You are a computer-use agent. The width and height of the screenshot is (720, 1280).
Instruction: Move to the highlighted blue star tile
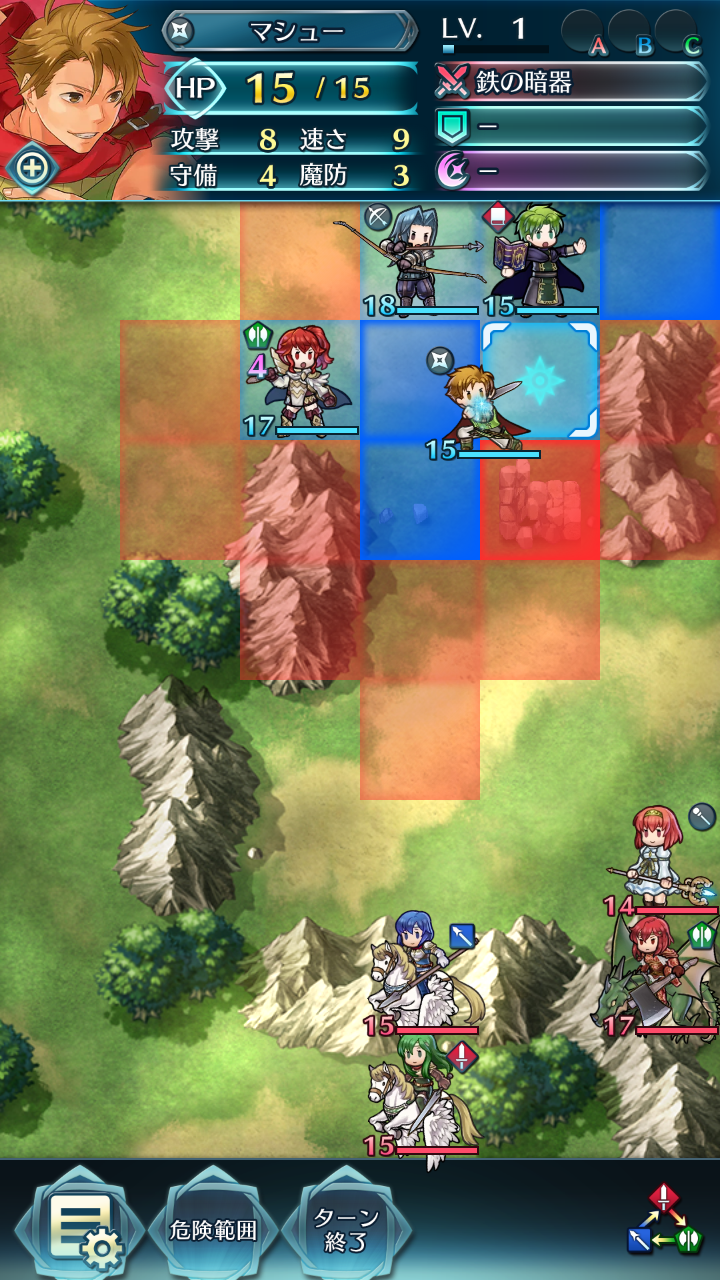(x=540, y=381)
